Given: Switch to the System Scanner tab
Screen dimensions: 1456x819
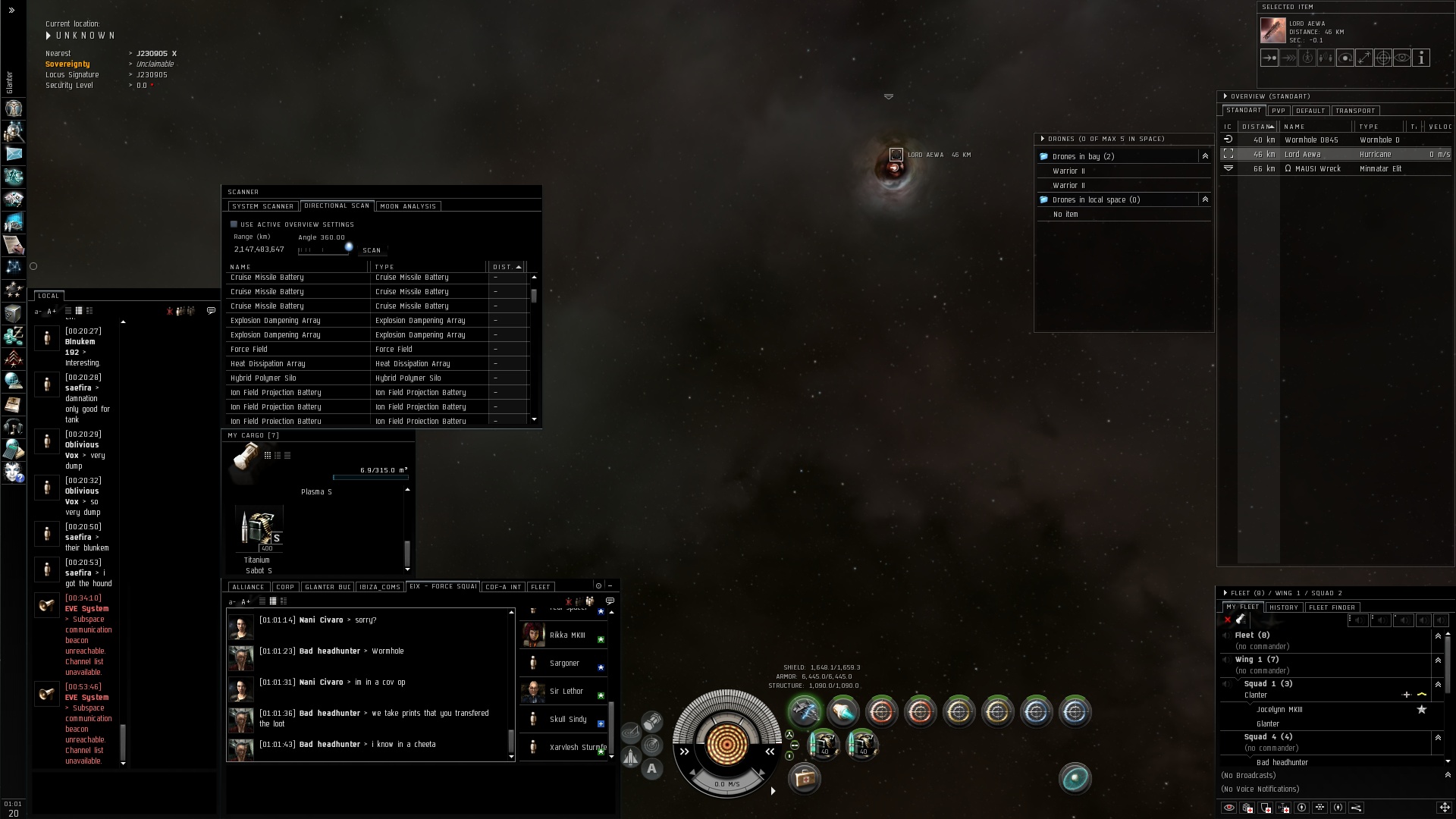Looking at the screenshot, I should pos(262,206).
